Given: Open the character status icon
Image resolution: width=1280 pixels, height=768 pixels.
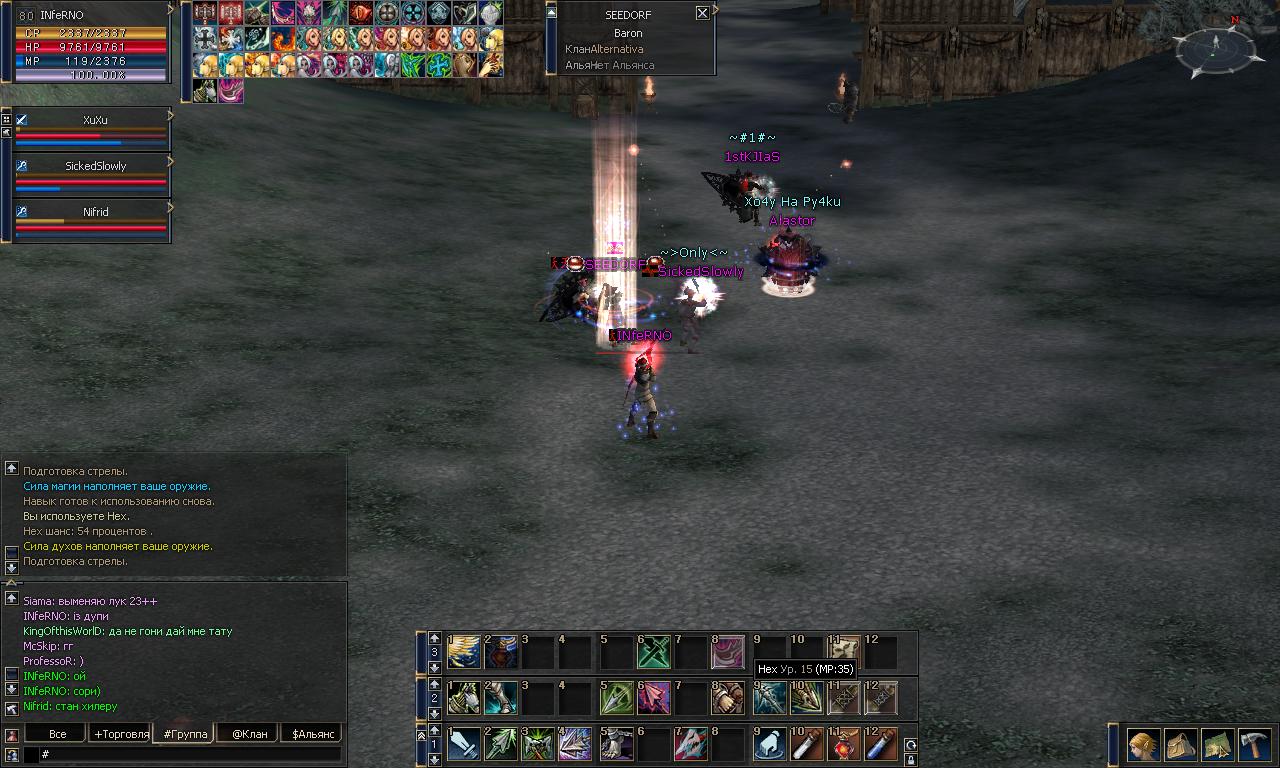Looking at the screenshot, I should coord(1143,745).
